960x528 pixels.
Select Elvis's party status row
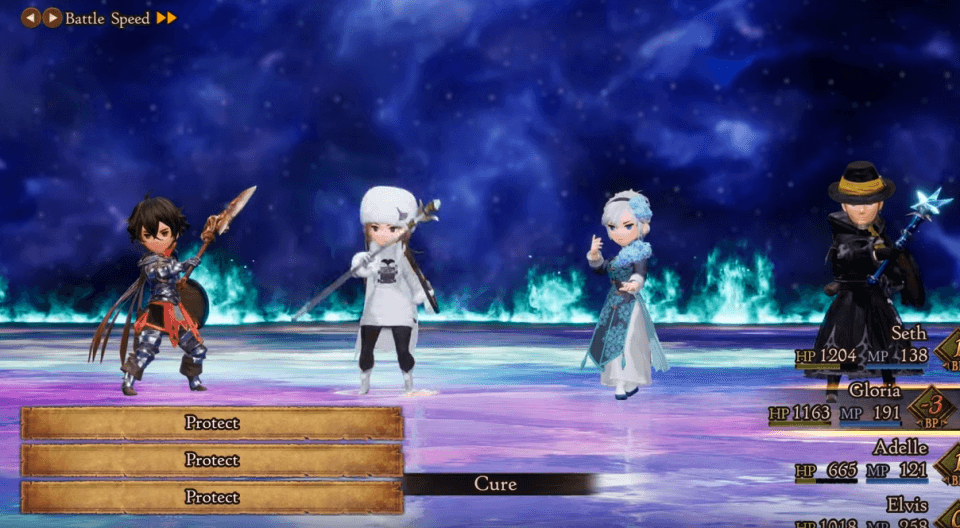pos(870,513)
